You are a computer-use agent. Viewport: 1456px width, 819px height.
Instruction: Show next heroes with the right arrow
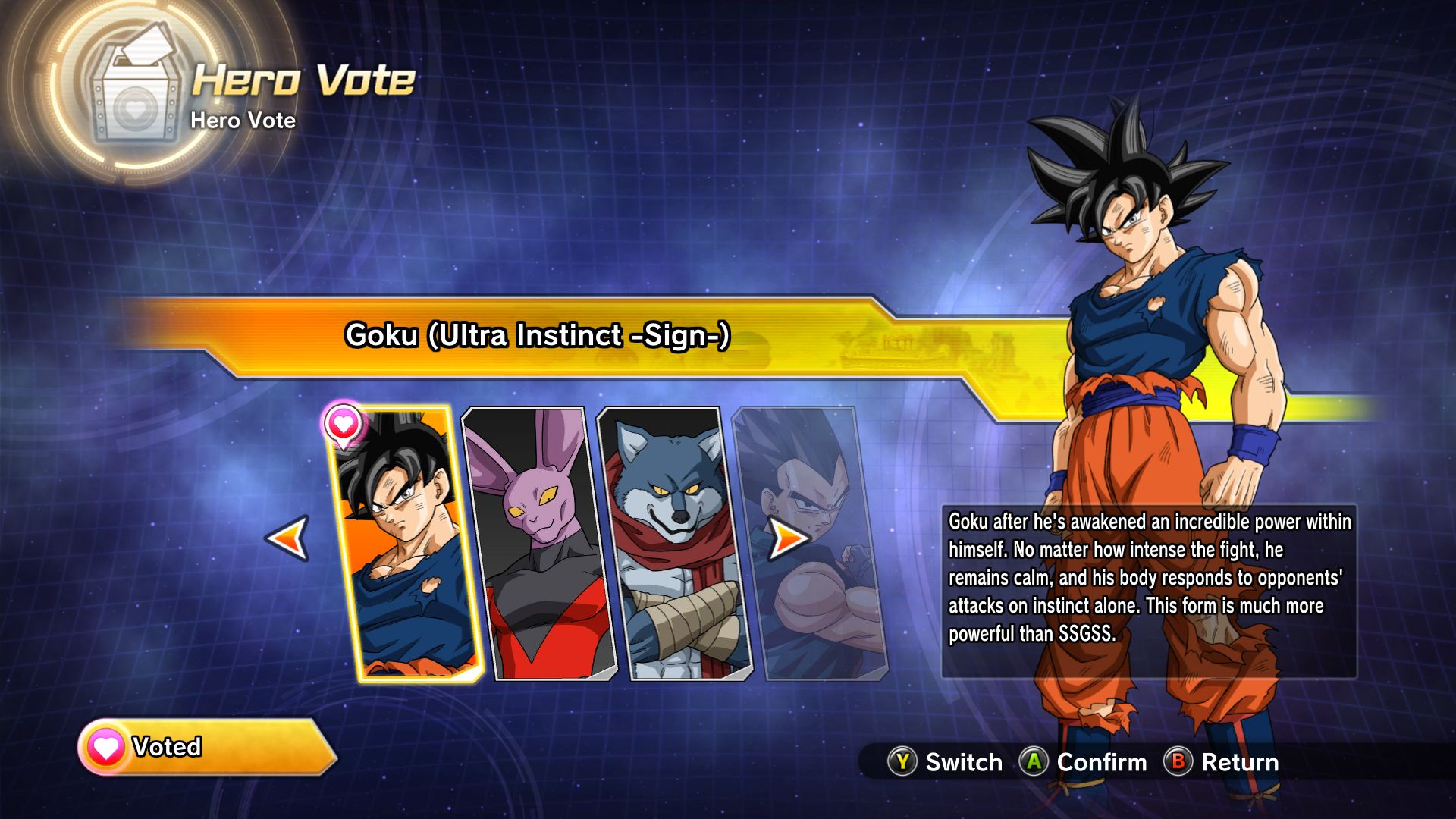click(787, 538)
